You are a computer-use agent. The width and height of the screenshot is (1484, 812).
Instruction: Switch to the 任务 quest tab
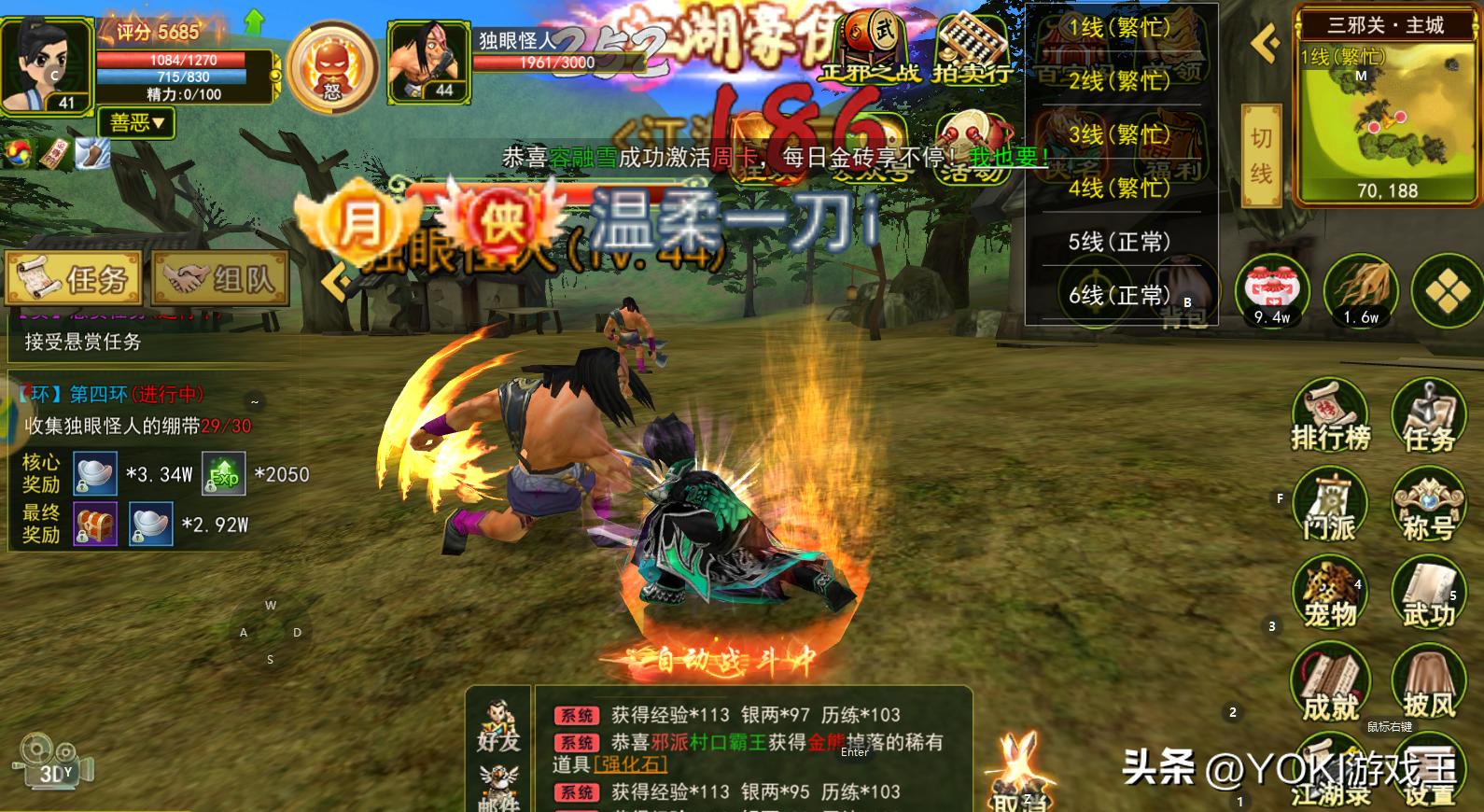(x=74, y=278)
